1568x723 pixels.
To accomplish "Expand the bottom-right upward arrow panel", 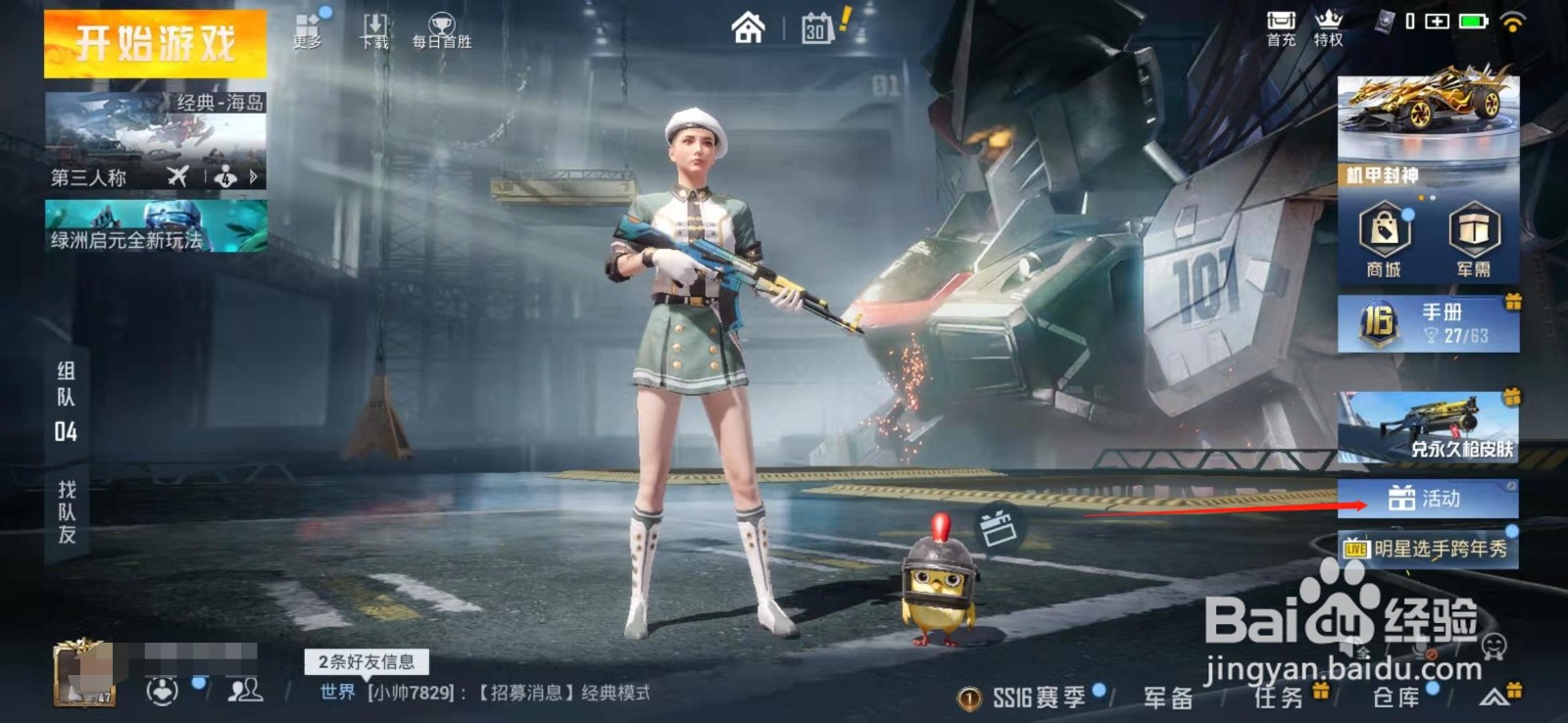I will pyautogui.click(x=1492, y=696).
